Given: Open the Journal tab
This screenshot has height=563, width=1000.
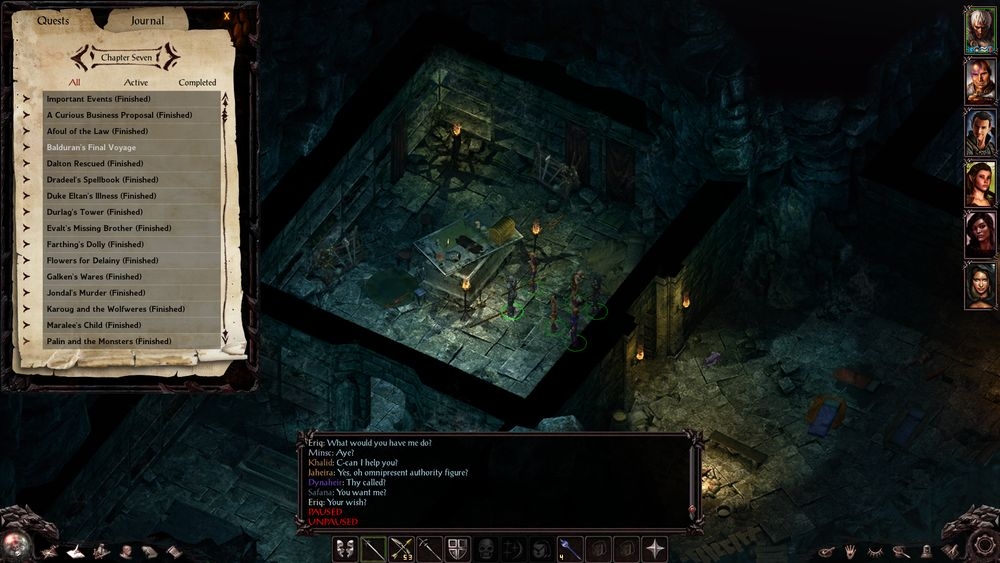Looking at the screenshot, I should [147, 20].
